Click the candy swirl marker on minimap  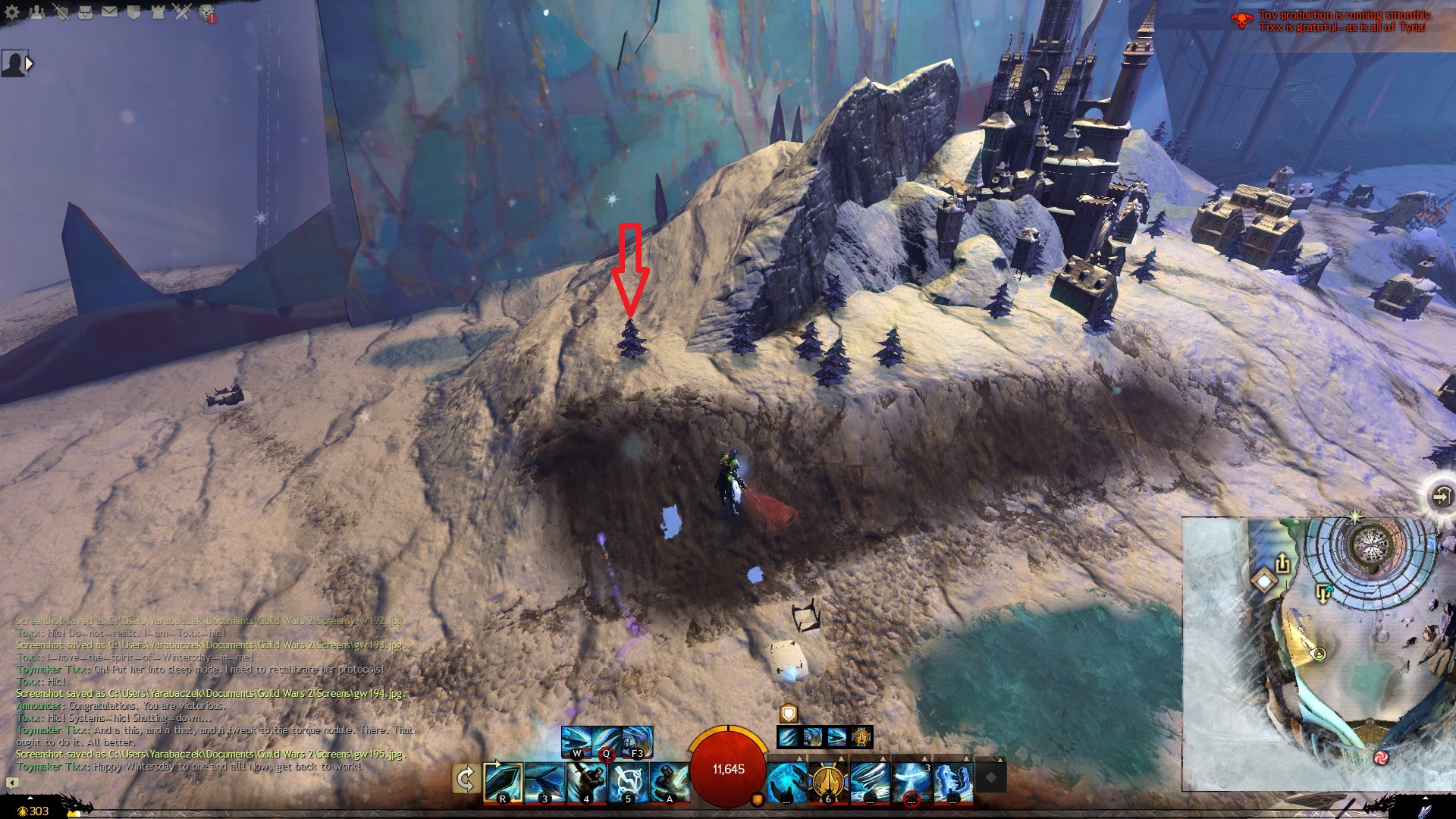click(x=1381, y=758)
